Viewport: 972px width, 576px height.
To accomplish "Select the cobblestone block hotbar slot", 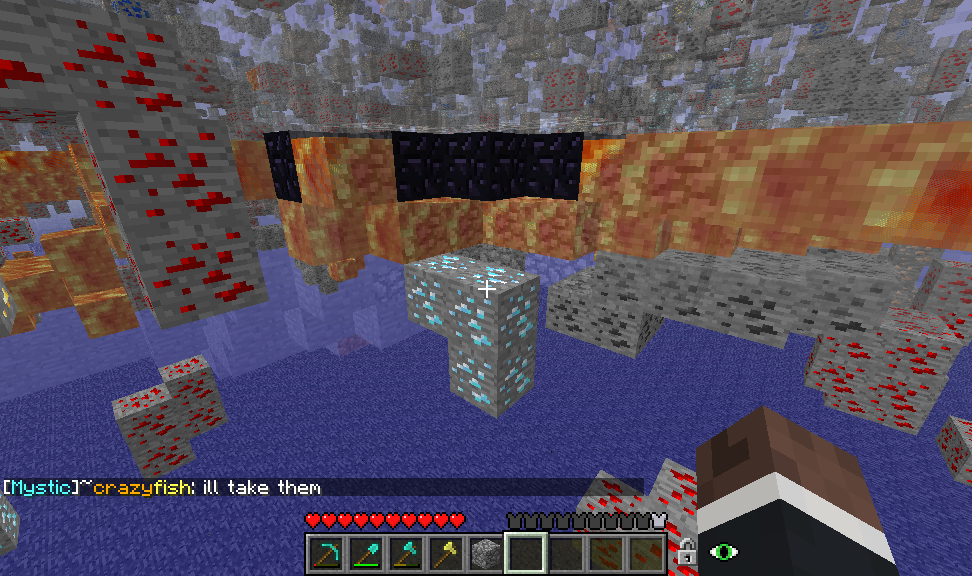I will [x=485, y=552].
